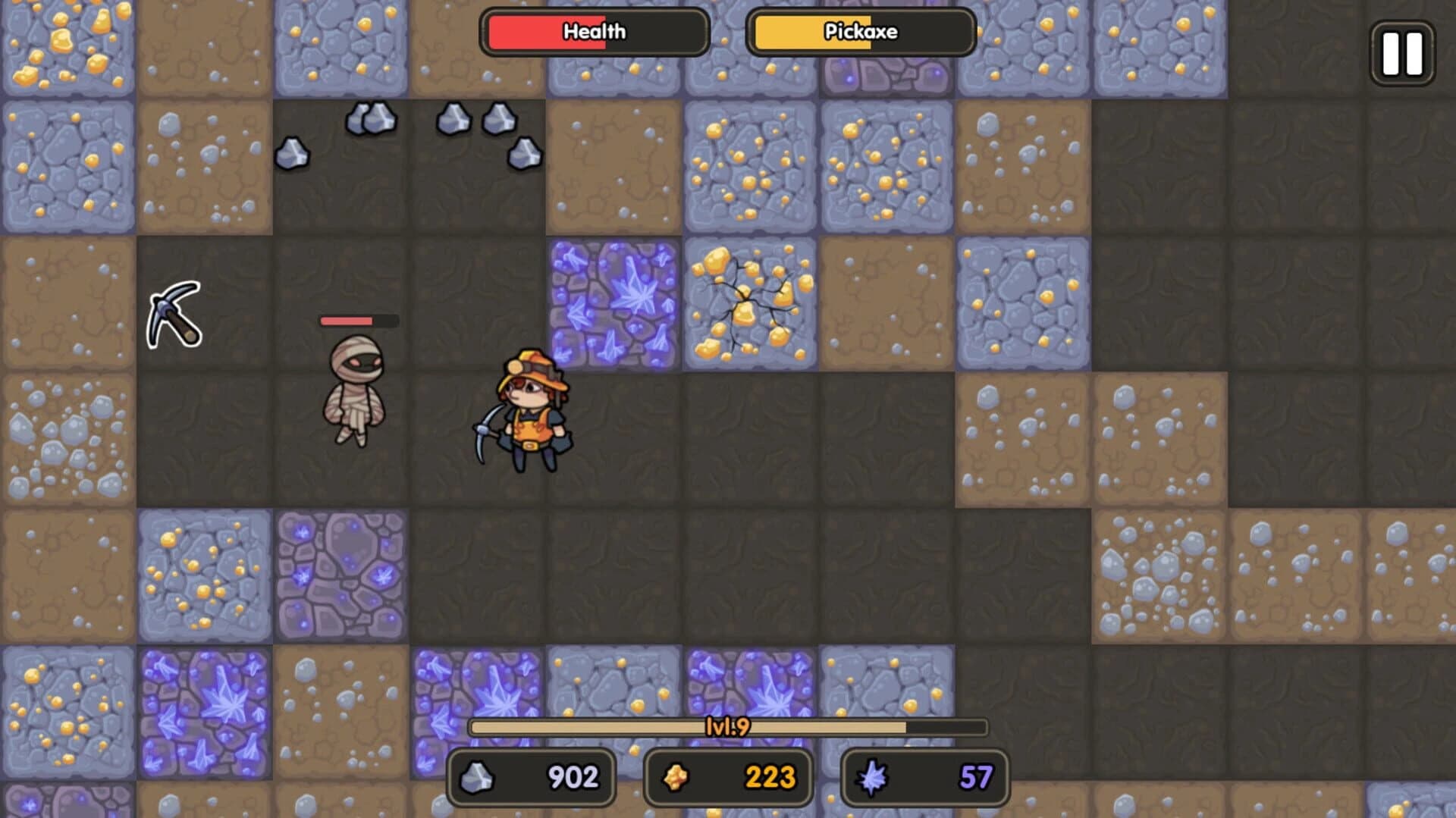Select the purple crystal counter icon

874,776
